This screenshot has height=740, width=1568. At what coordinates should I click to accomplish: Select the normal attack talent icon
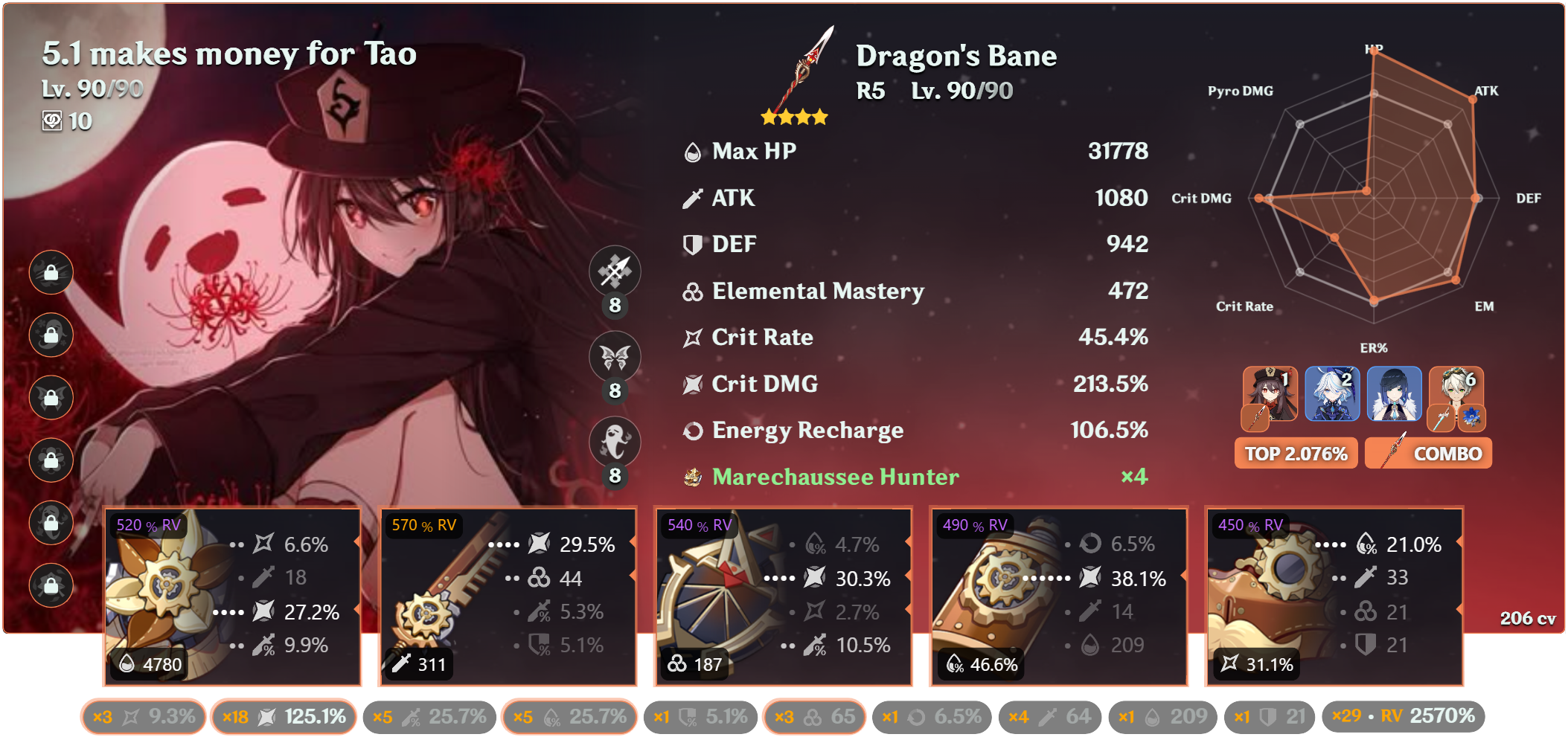pyautogui.click(x=615, y=271)
